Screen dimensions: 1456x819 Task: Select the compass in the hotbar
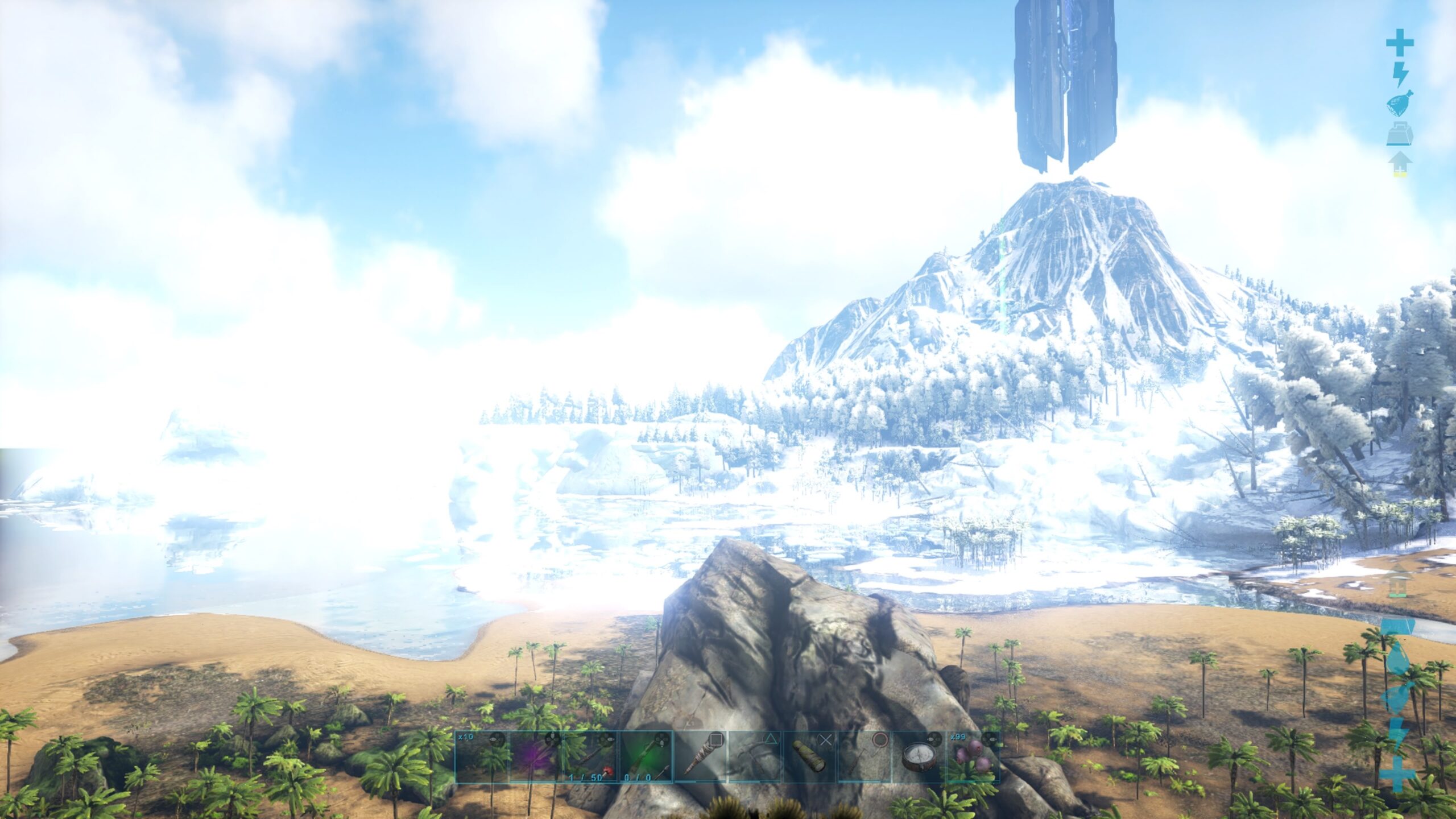point(919,757)
